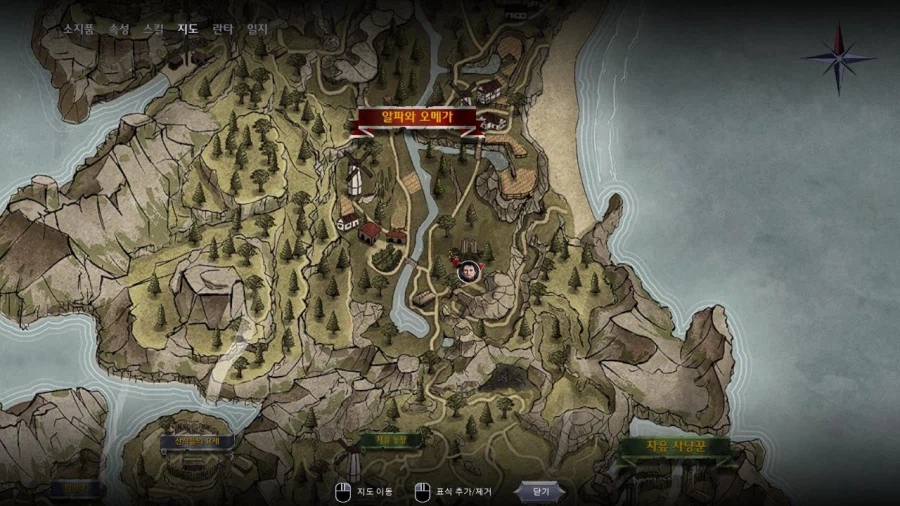Open the 일지 journal tab
The image size is (900, 506).
click(257, 29)
